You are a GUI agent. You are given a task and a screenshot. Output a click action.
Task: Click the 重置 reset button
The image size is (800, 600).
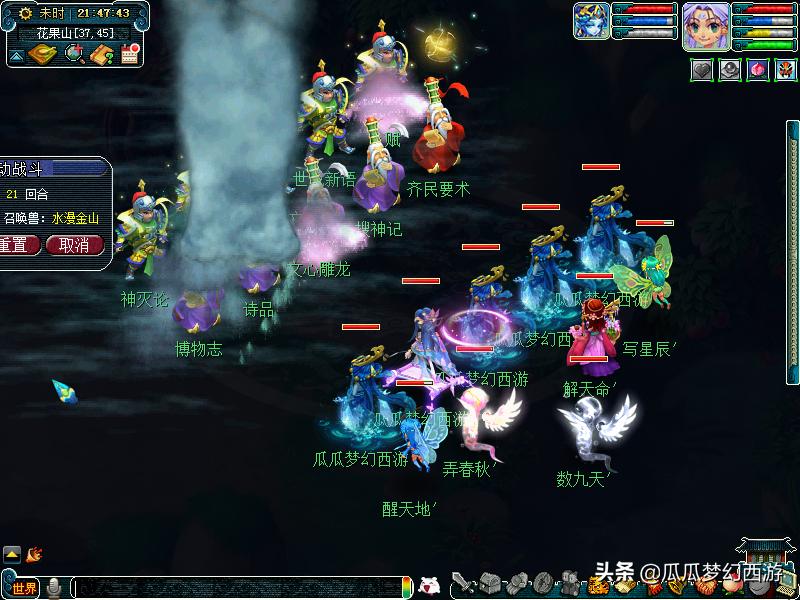[x=17, y=245]
